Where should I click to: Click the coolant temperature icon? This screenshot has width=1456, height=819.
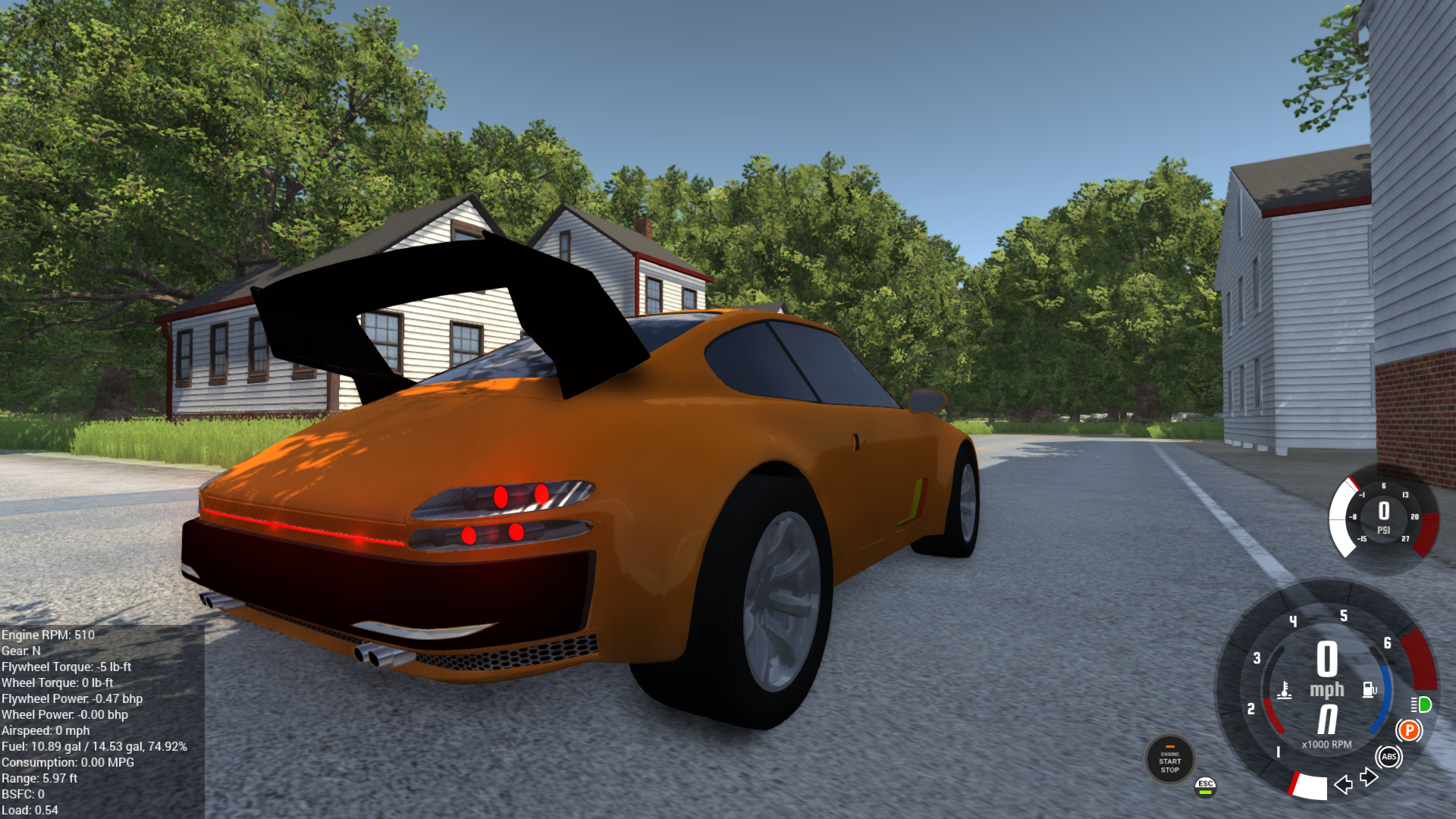pos(1285,690)
